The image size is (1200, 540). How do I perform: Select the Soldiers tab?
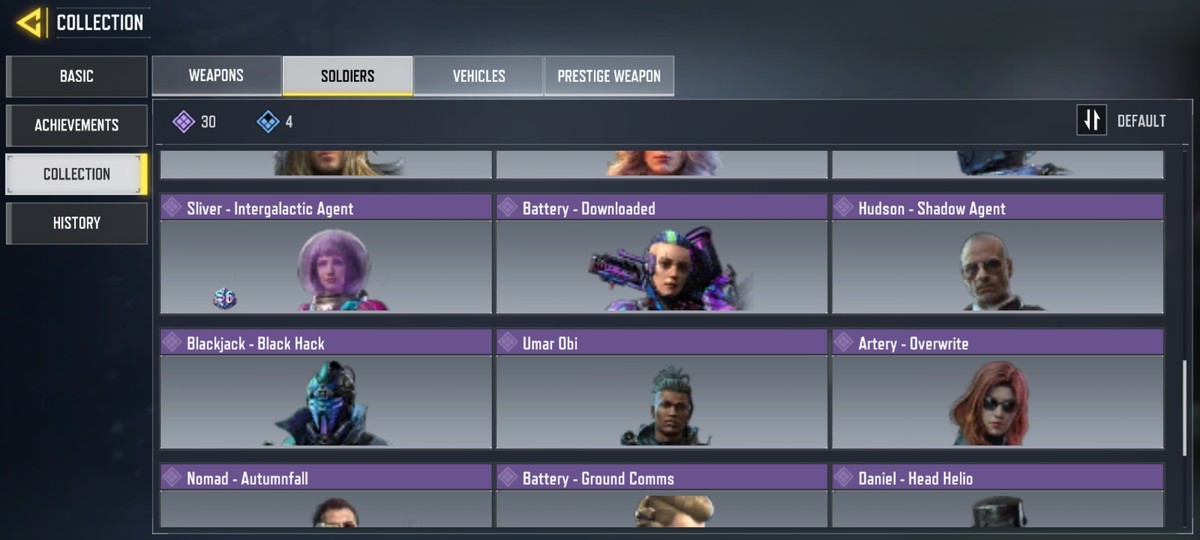tap(348, 76)
